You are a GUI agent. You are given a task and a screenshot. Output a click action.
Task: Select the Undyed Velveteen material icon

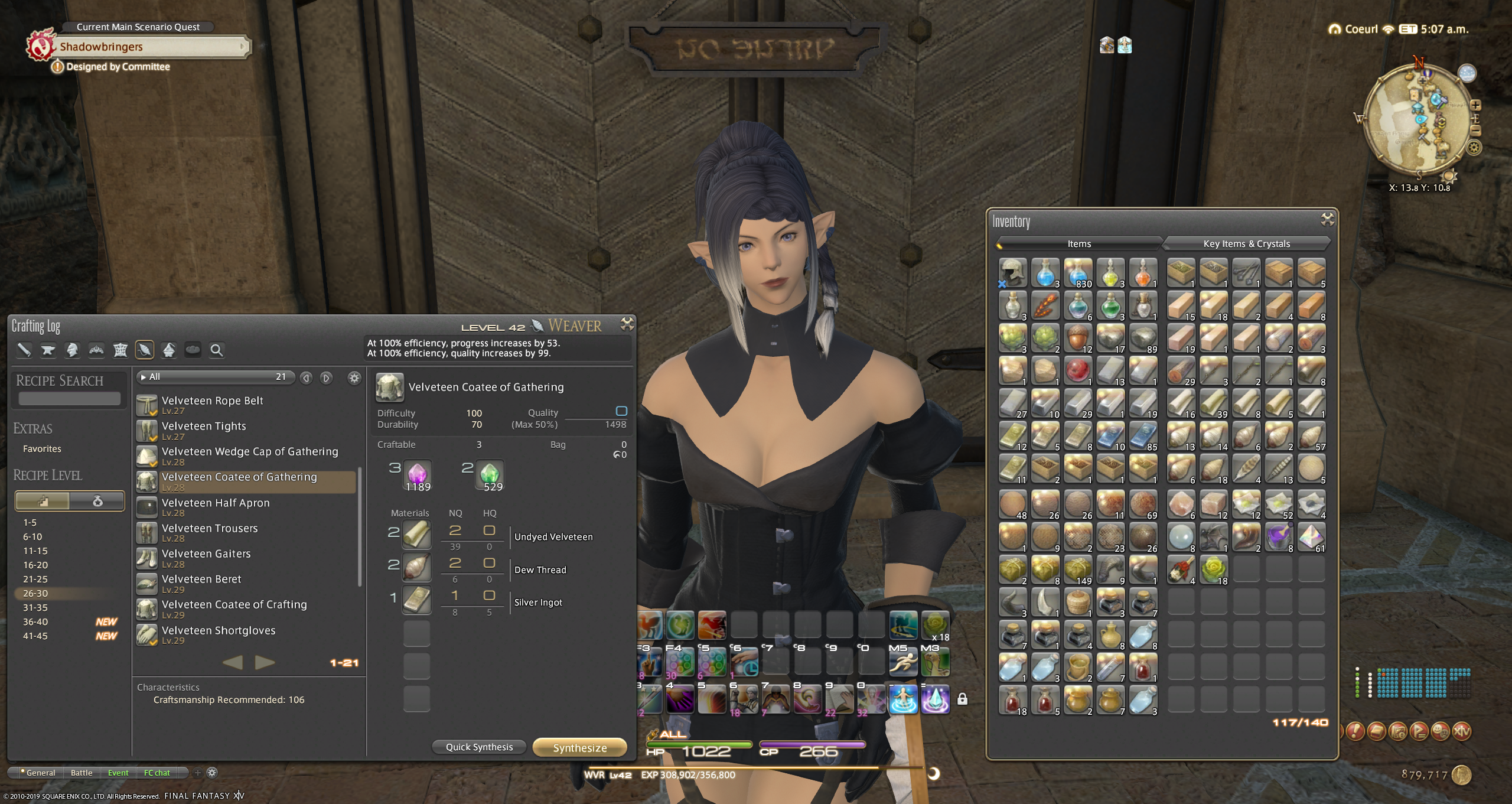click(416, 533)
